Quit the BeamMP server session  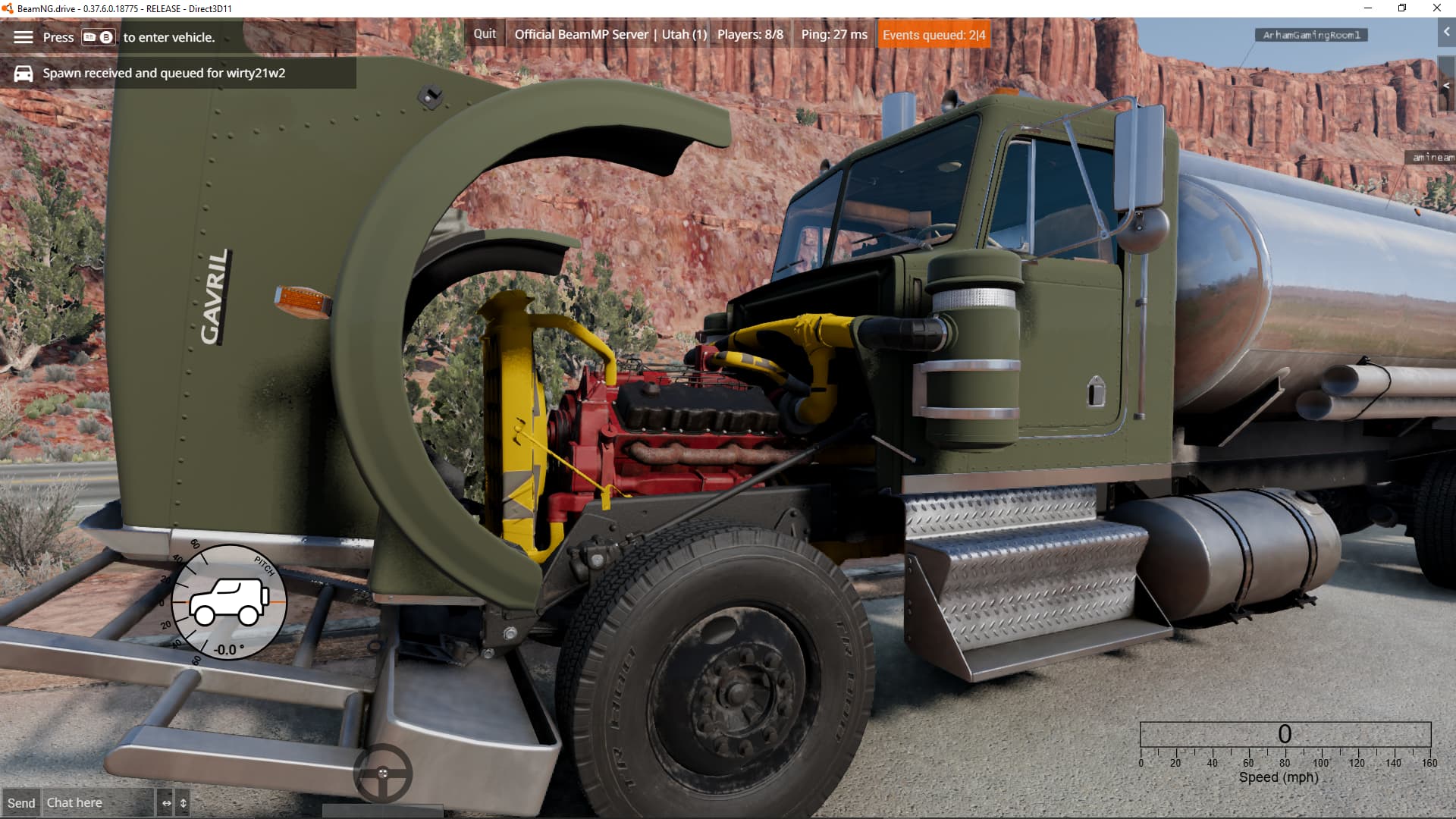[x=485, y=34]
